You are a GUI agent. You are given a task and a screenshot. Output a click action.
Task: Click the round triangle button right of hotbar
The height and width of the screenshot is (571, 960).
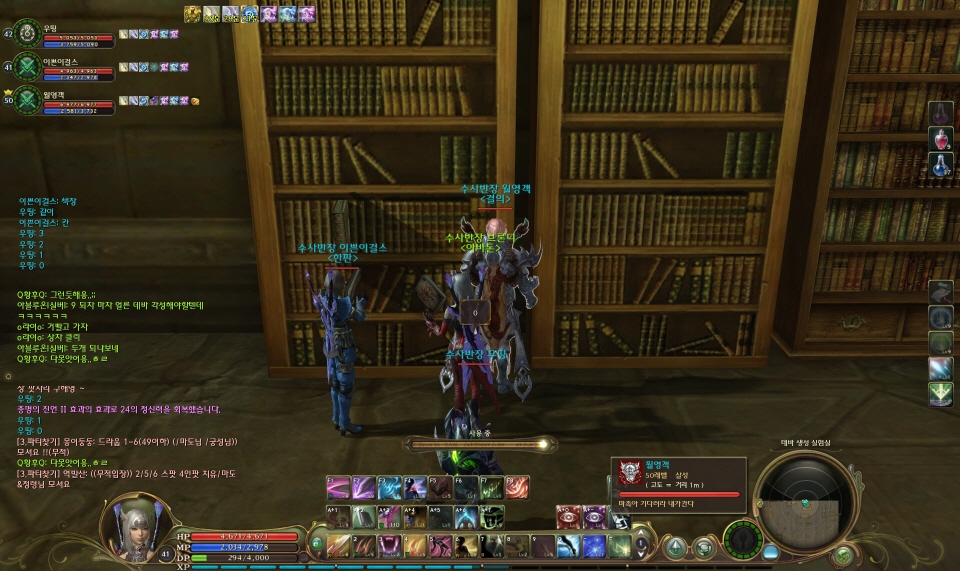677,547
